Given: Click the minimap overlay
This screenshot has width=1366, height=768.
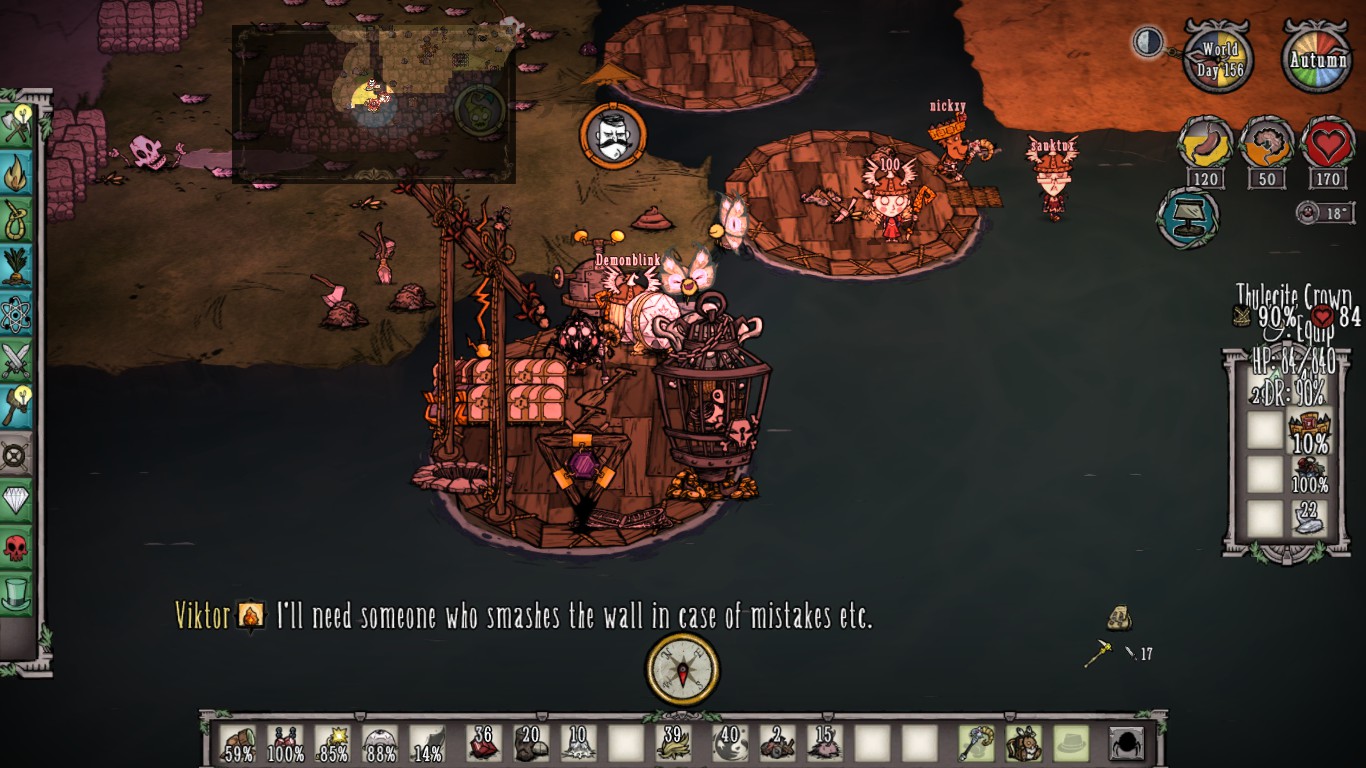Looking at the screenshot, I should point(374,104).
